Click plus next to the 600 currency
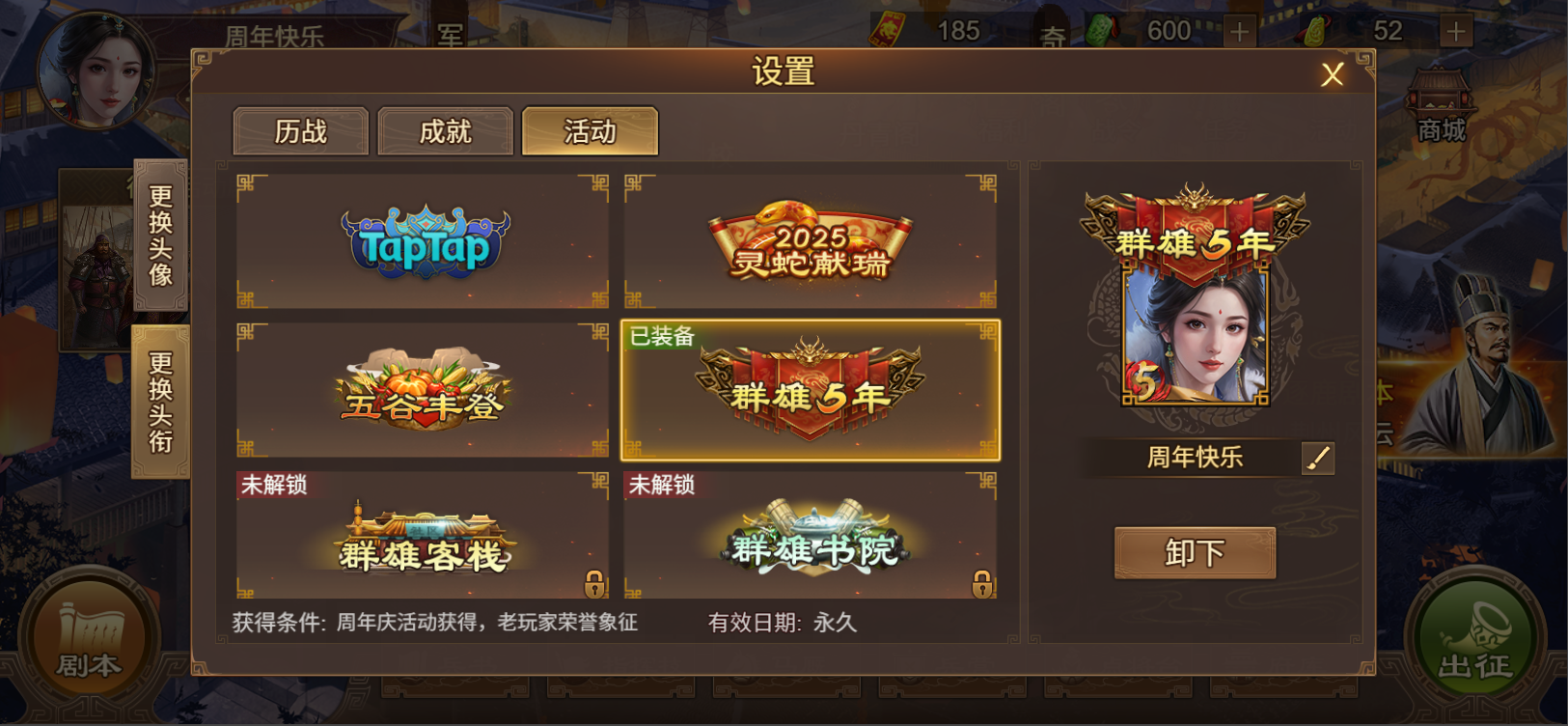The width and height of the screenshot is (1568, 726). tap(1238, 29)
